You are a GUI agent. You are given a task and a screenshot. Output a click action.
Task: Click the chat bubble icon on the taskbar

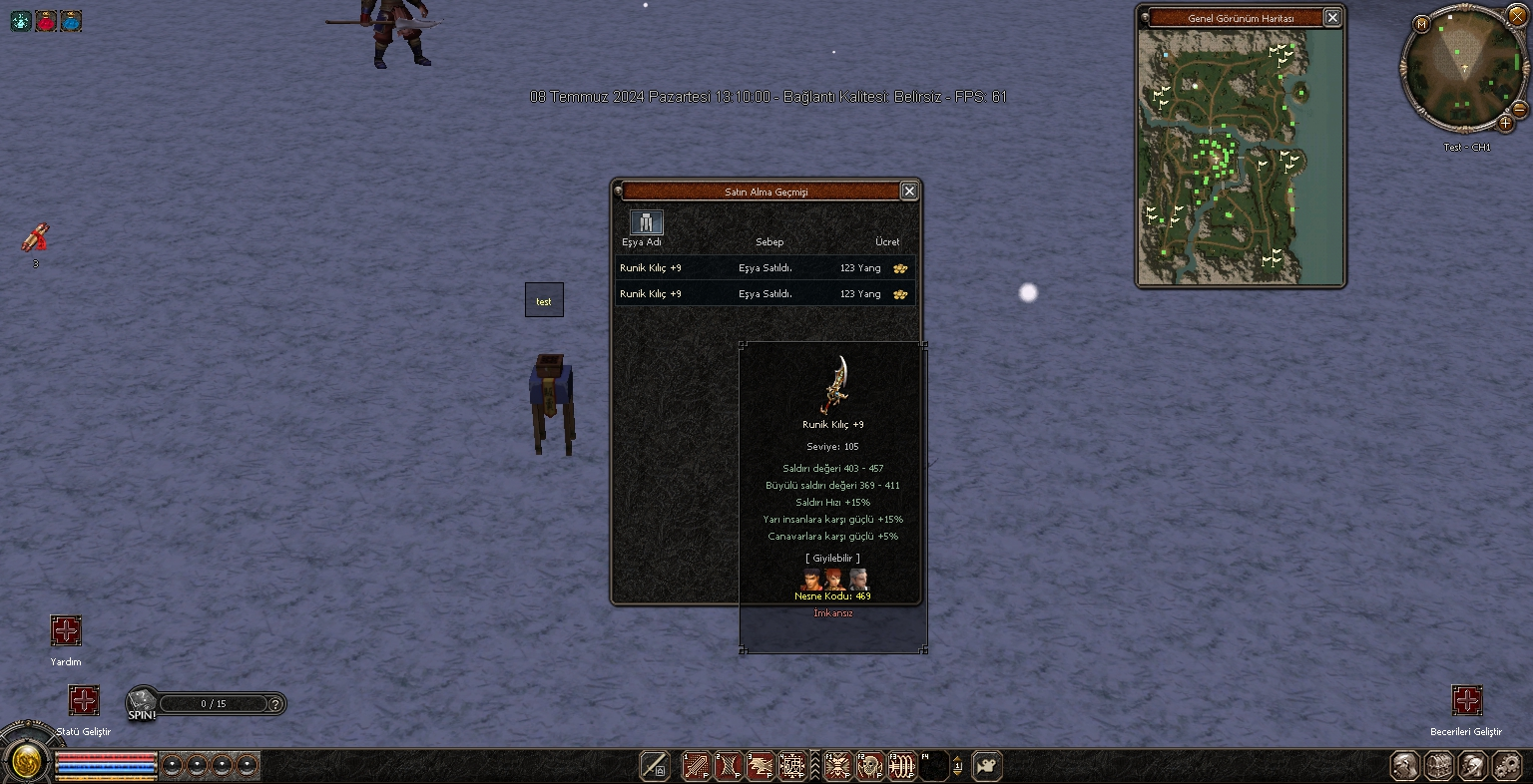click(x=986, y=766)
